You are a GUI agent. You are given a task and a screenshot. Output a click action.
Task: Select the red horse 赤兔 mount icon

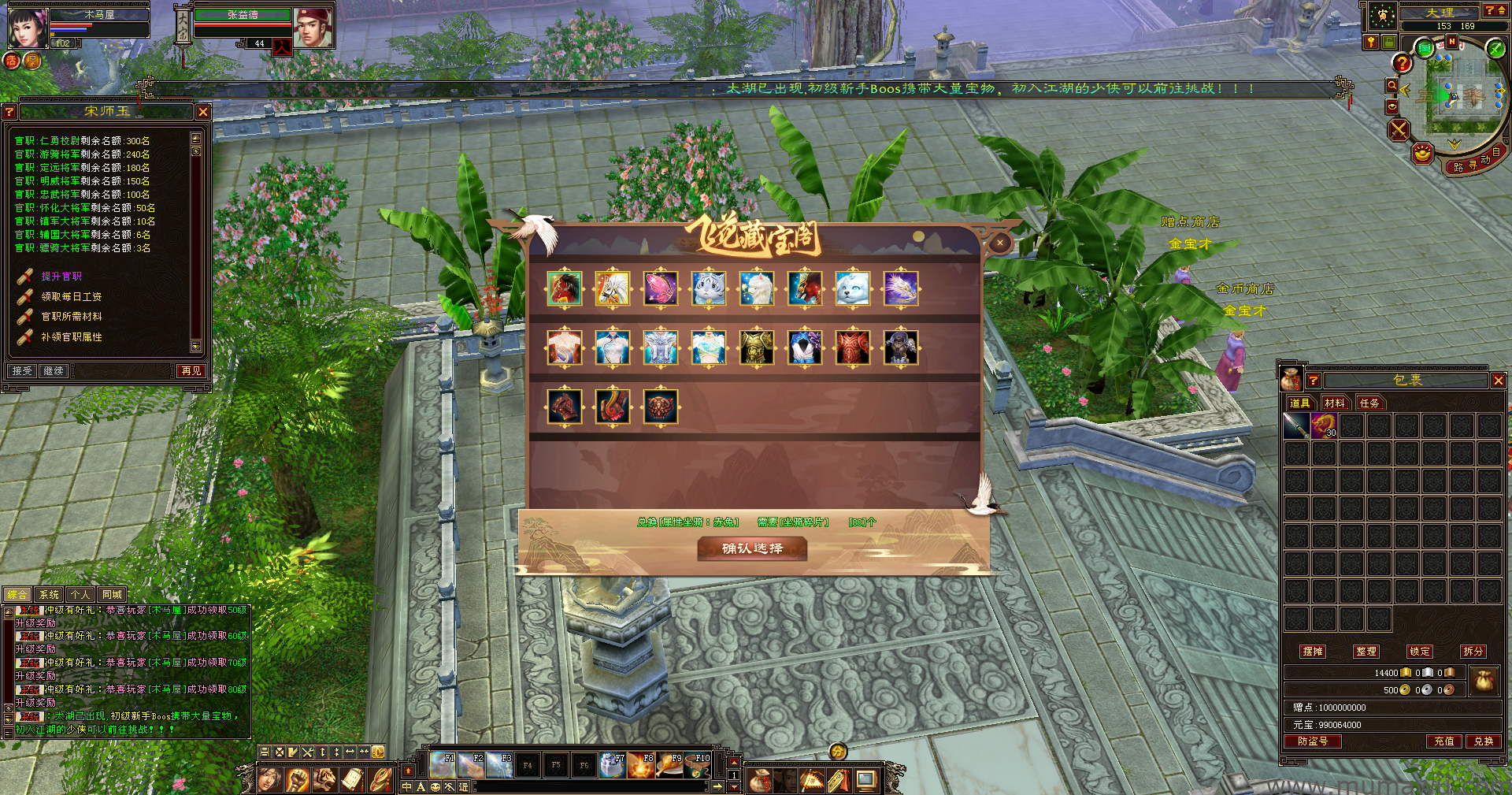565,288
